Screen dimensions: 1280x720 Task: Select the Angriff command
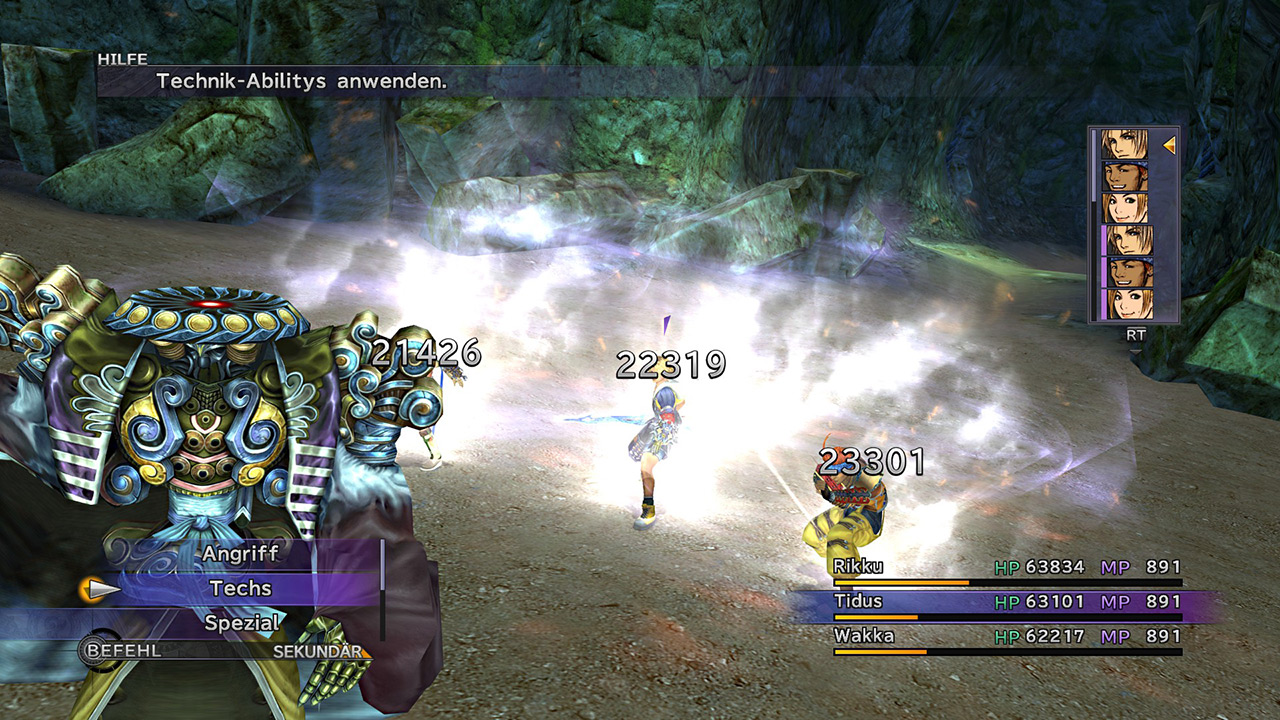point(240,553)
